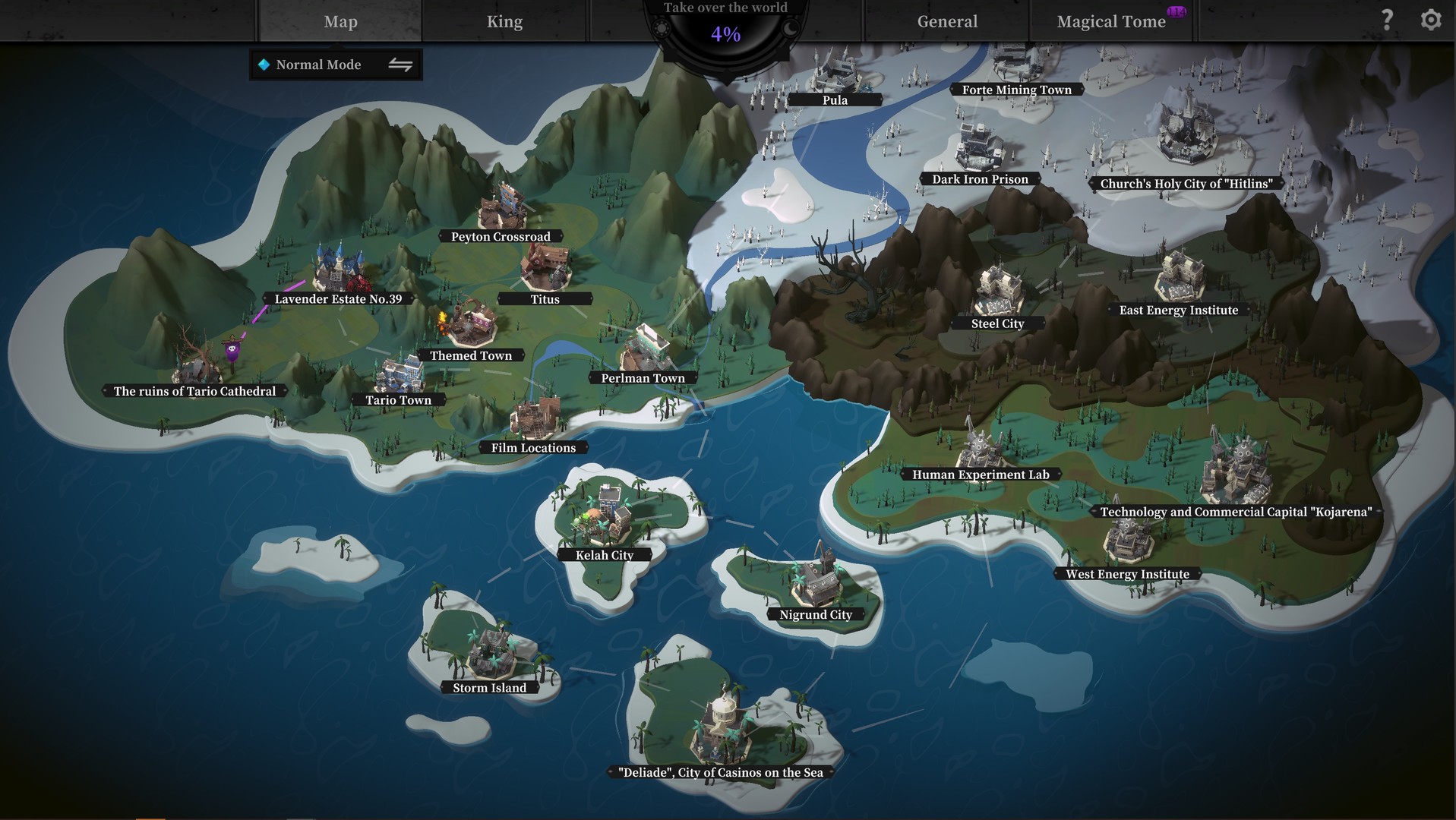Select Lavender Estate No.39 on the map

pos(338,298)
